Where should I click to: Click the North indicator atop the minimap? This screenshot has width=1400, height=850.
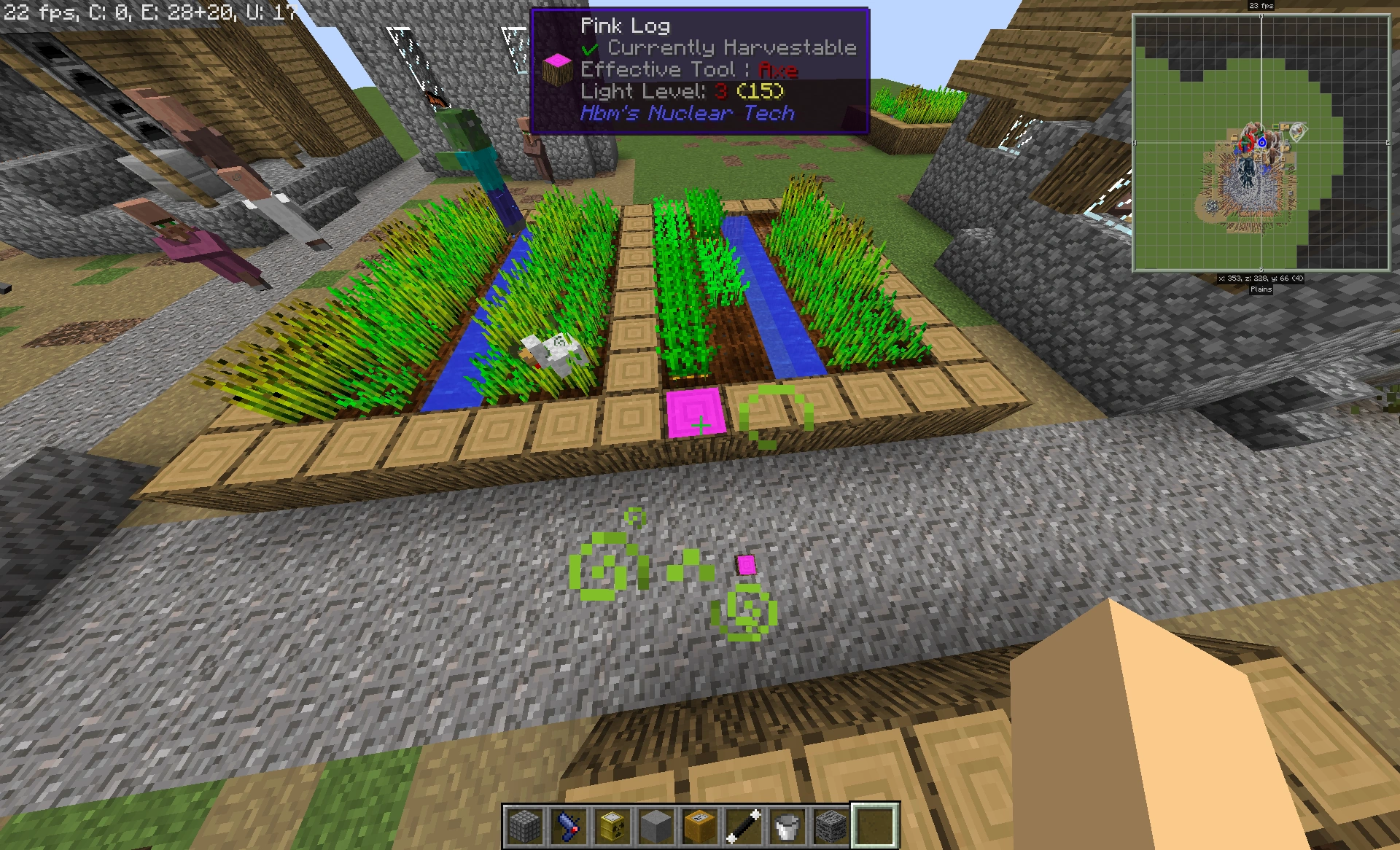[1261, 17]
